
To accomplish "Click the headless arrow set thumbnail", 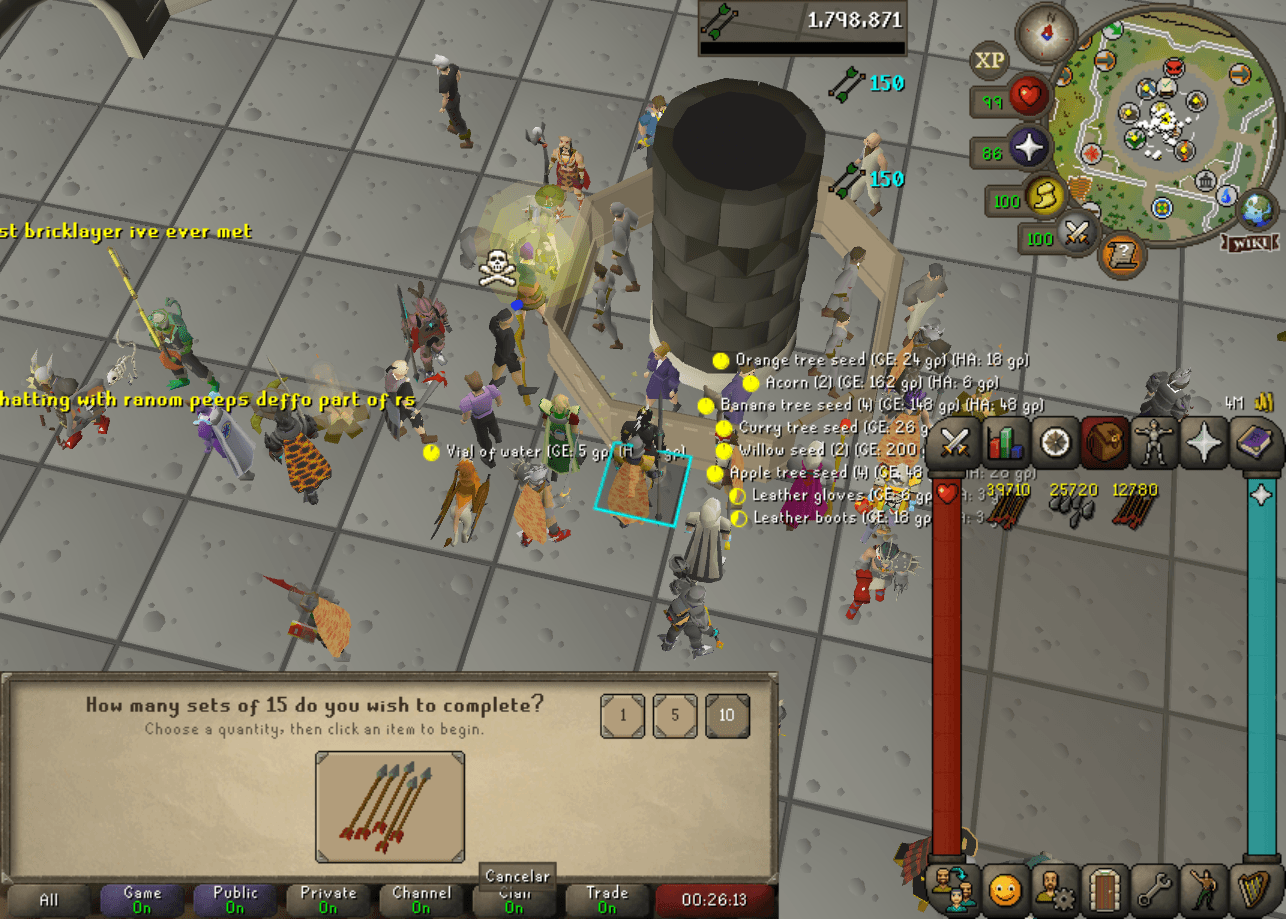I will tap(390, 805).
